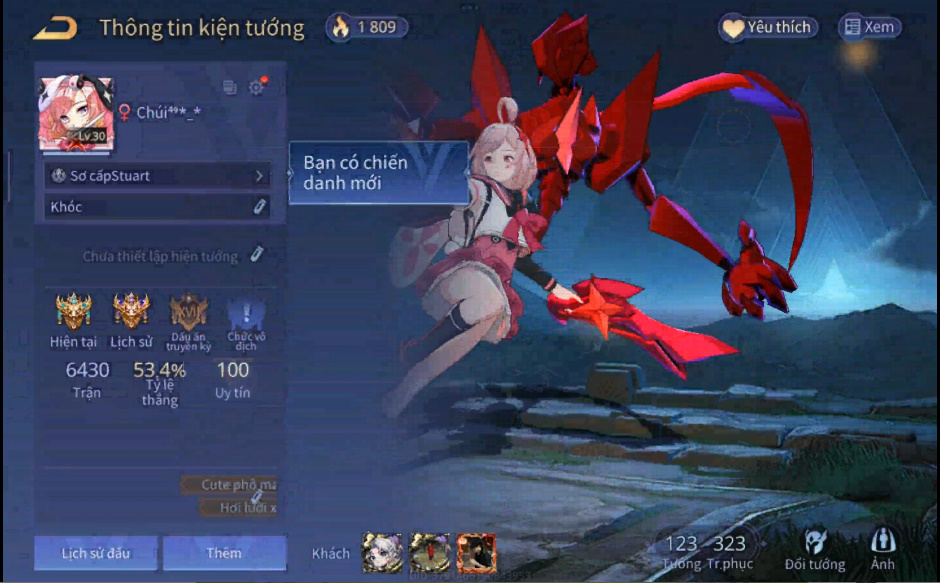Screen dimensions: 940x583
Task: Open match history with Lịch sử đấu
Action: [x=95, y=553]
